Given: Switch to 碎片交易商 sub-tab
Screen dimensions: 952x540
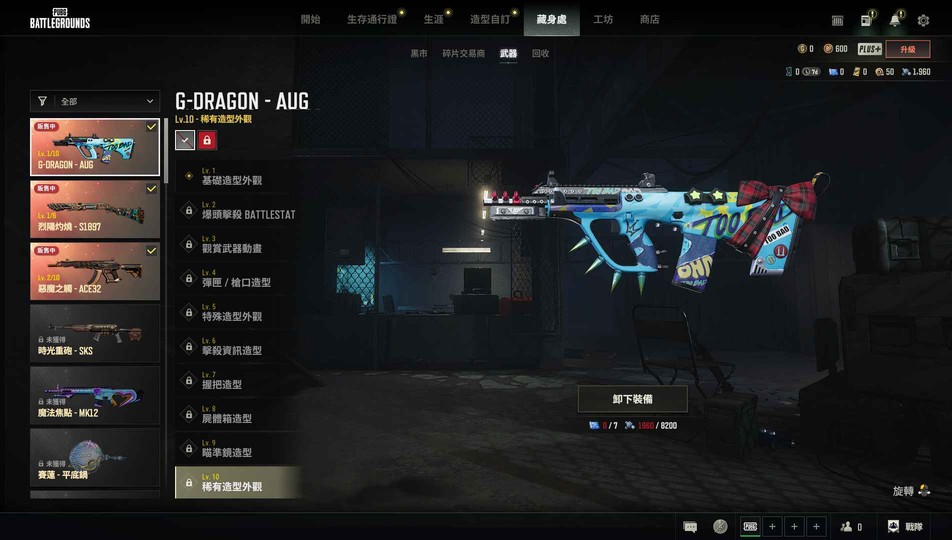Looking at the screenshot, I should click(463, 53).
